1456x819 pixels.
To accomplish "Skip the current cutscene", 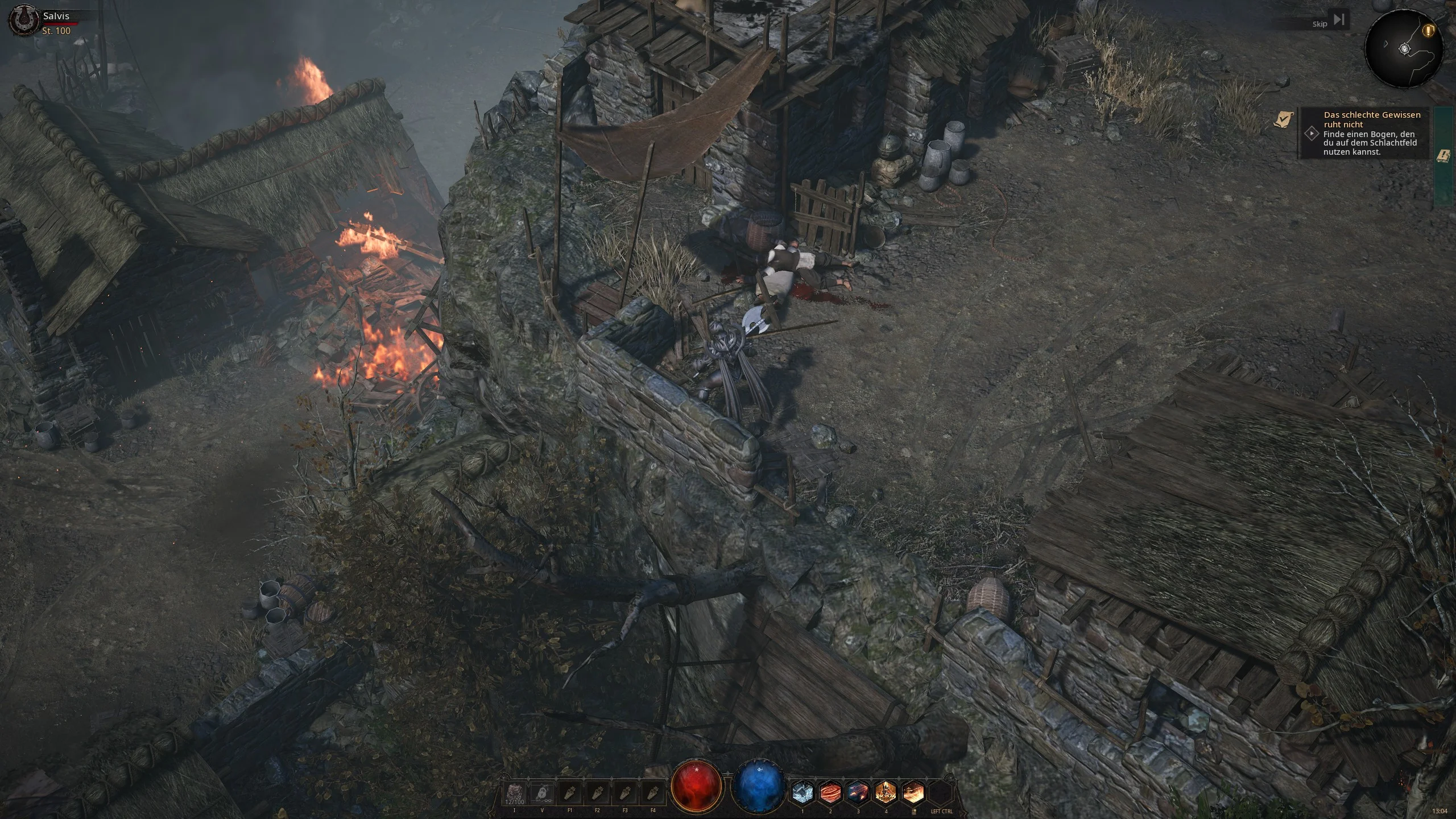I will 1338,20.
